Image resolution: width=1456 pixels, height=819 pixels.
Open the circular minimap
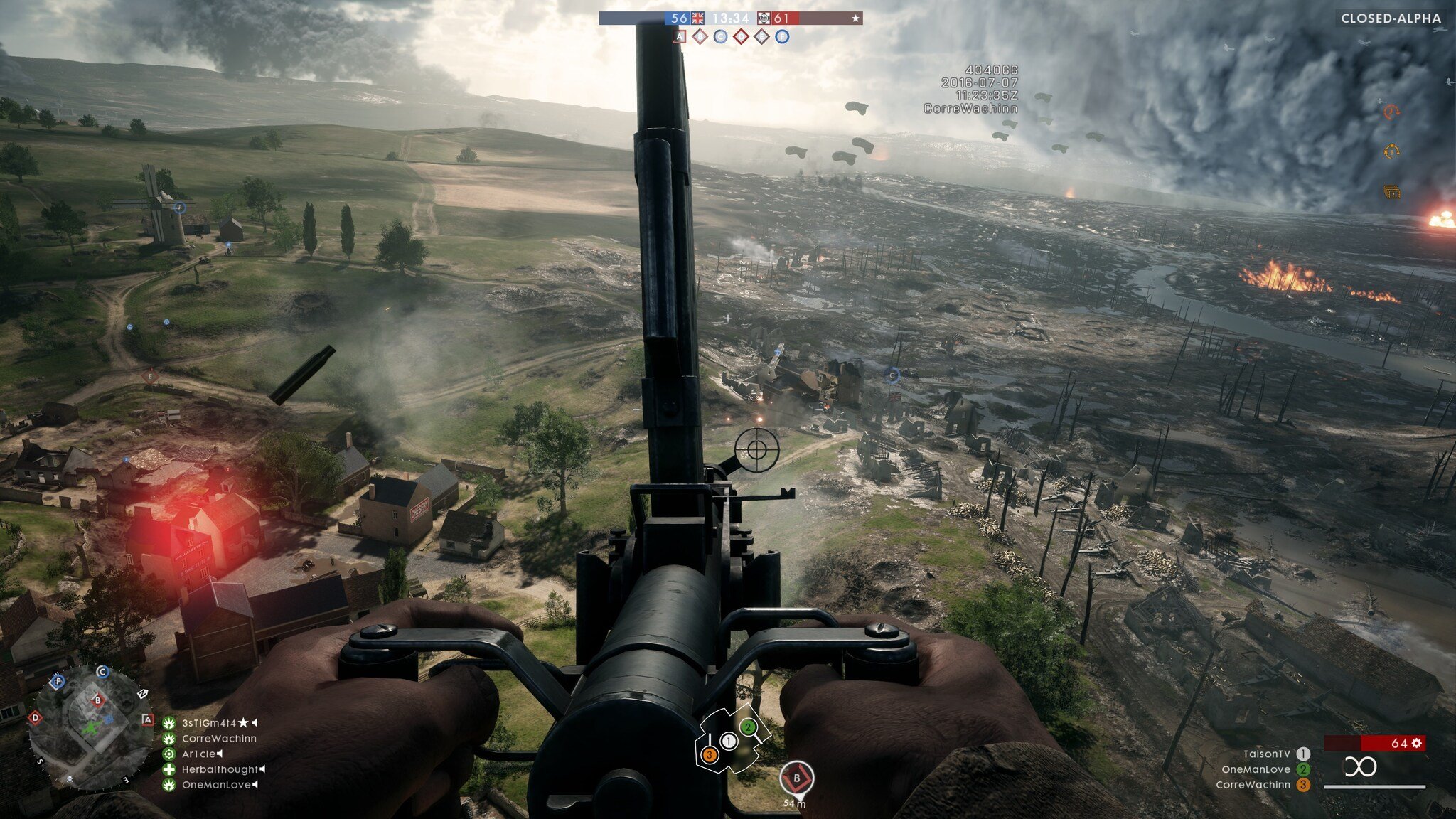point(90,727)
